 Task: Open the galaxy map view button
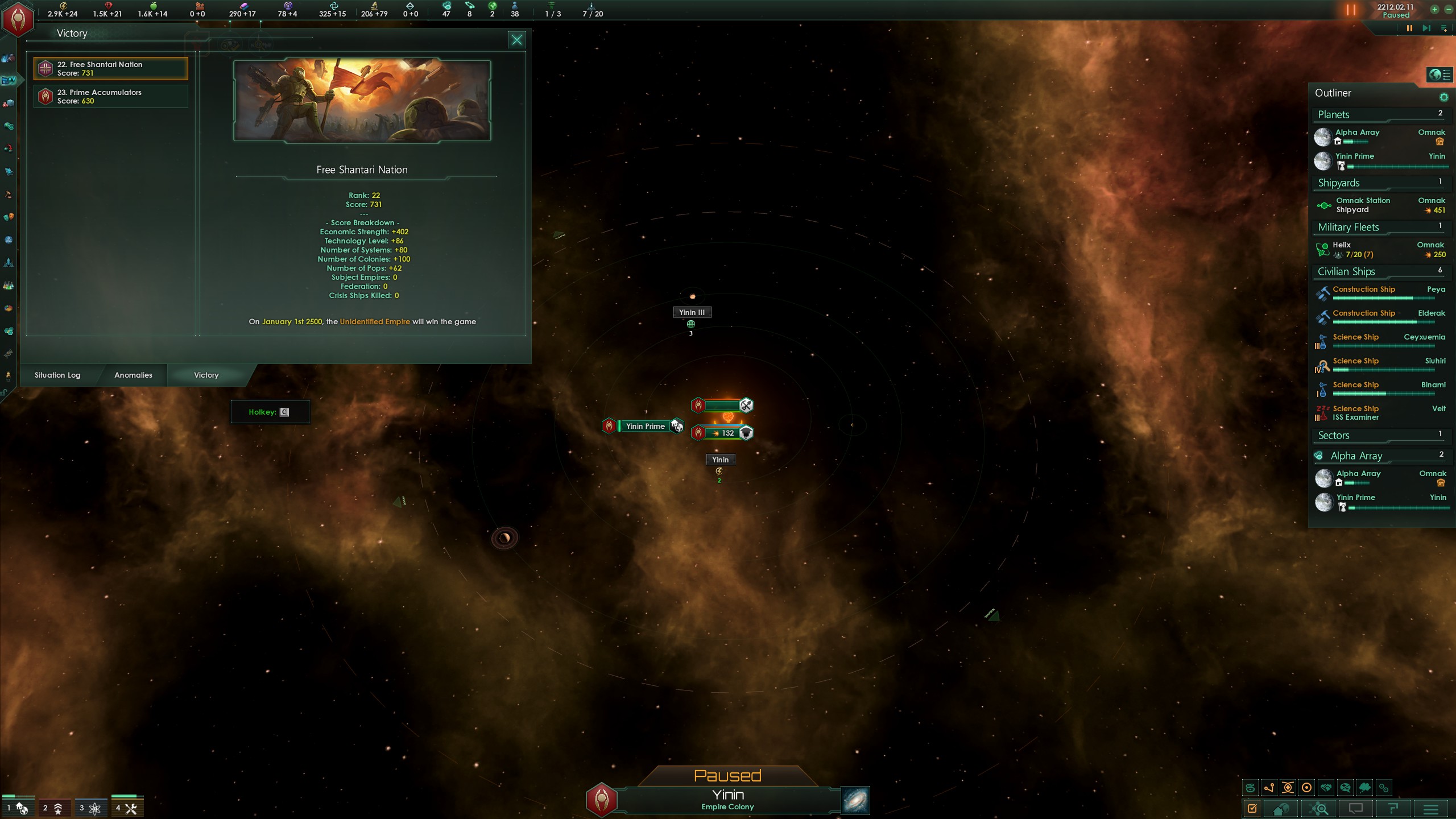point(855,800)
